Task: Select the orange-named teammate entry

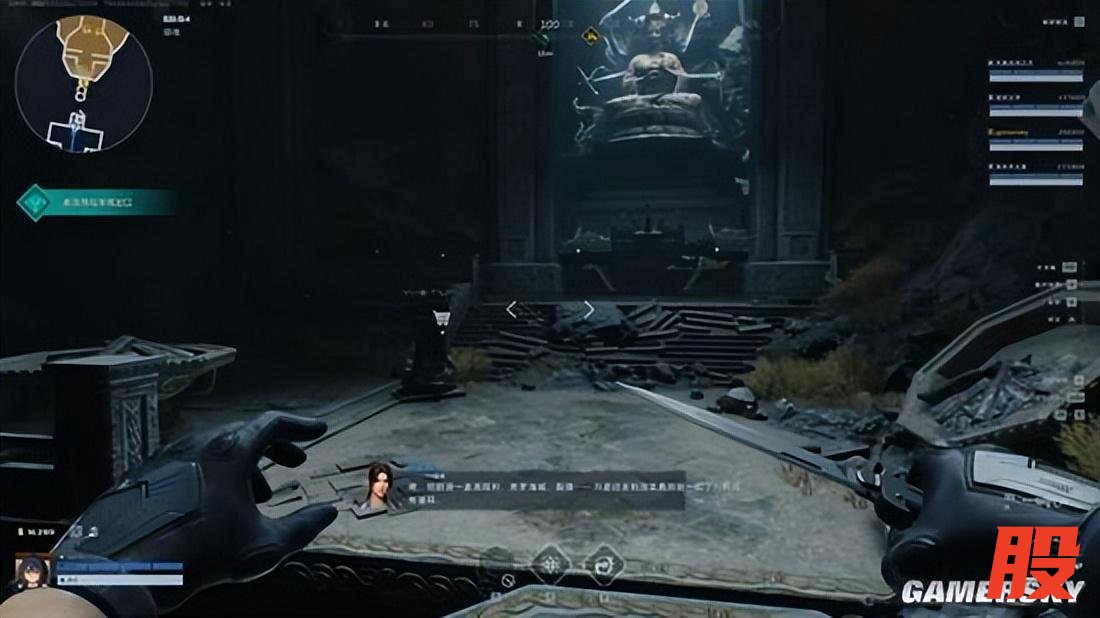Action: (1035, 135)
